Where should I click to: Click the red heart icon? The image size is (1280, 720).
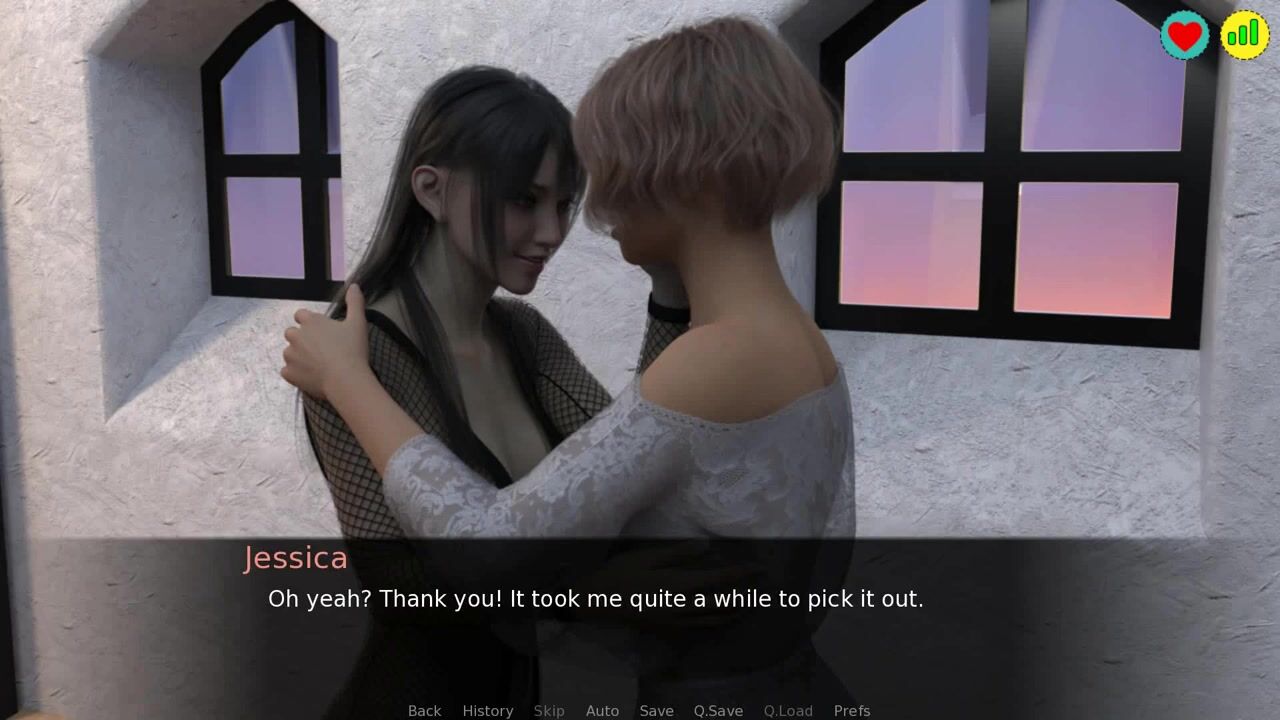1185,35
